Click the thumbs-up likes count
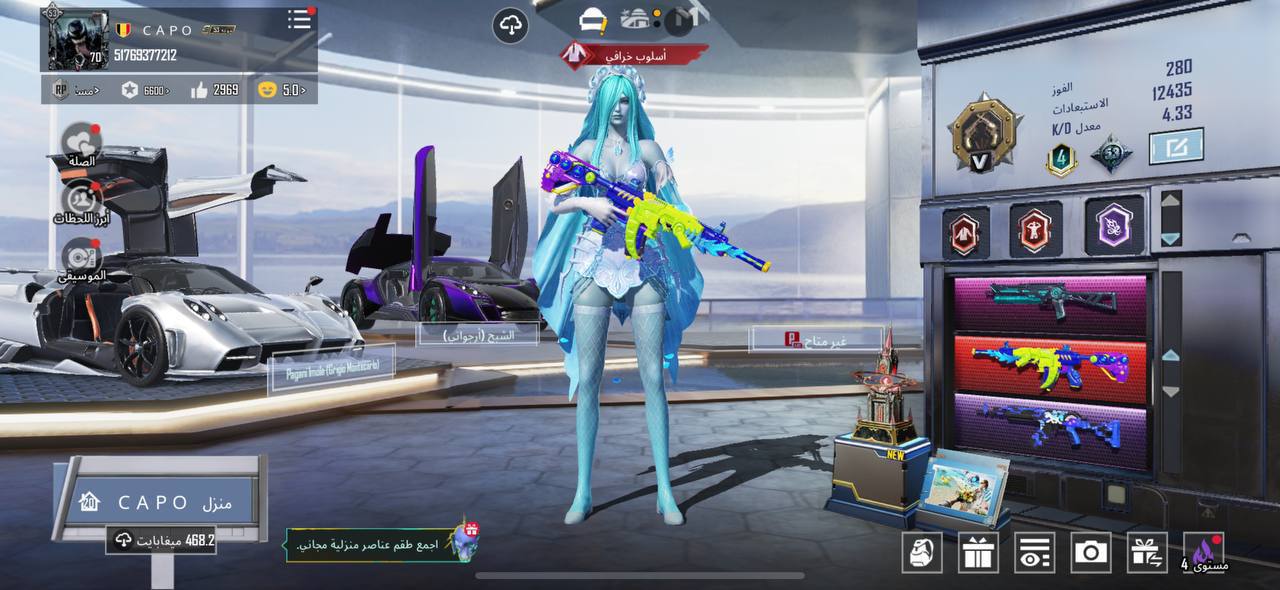The height and width of the screenshot is (590, 1280). tap(214, 90)
